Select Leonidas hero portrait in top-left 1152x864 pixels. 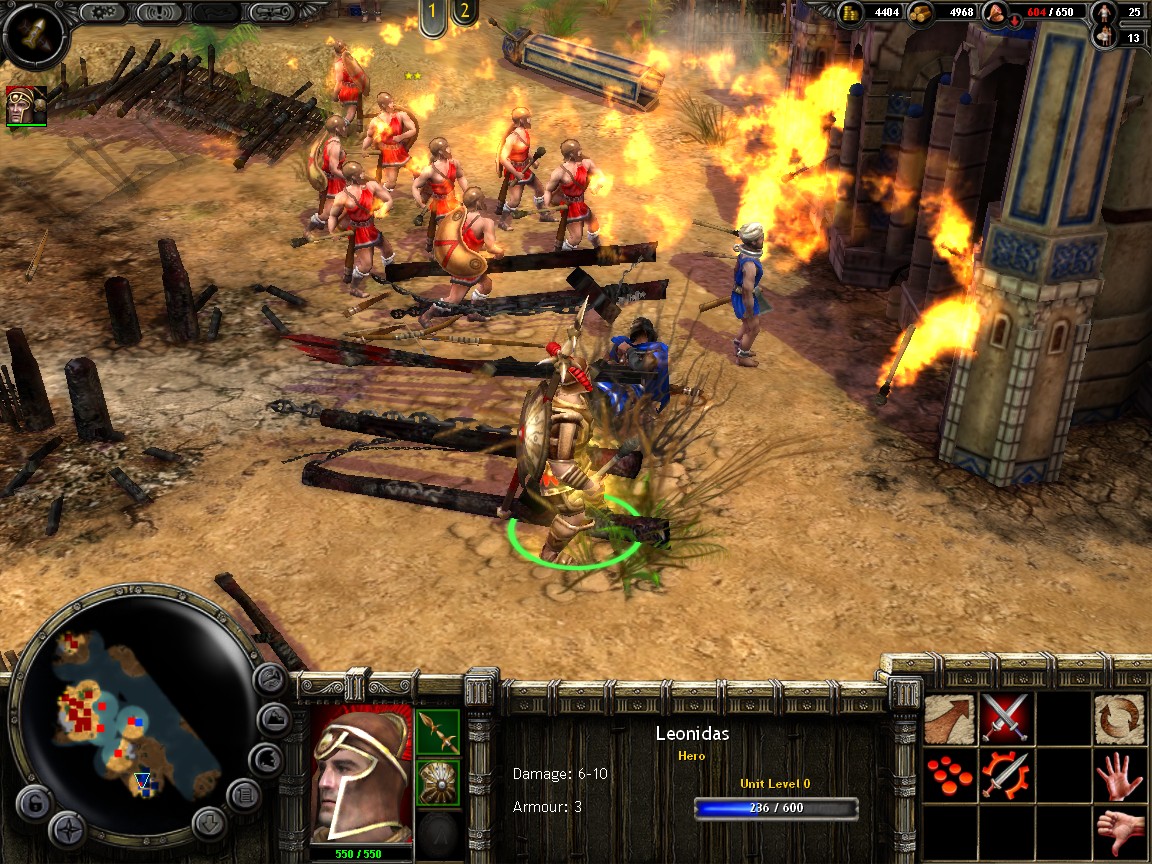26,106
